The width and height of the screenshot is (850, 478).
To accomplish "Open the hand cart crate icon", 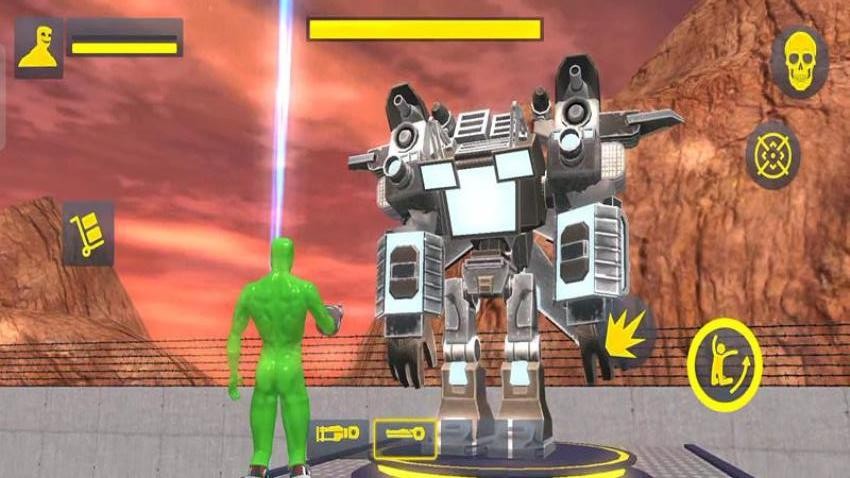I will pos(88,234).
